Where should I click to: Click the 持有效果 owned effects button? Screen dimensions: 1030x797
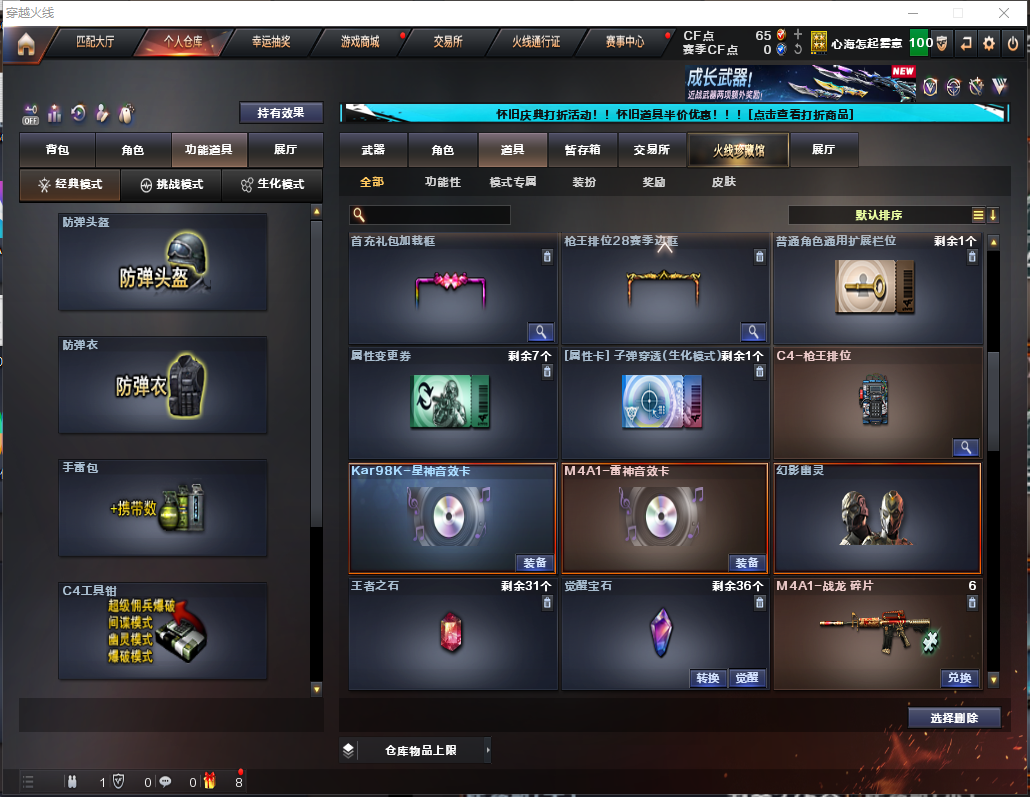pos(281,113)
